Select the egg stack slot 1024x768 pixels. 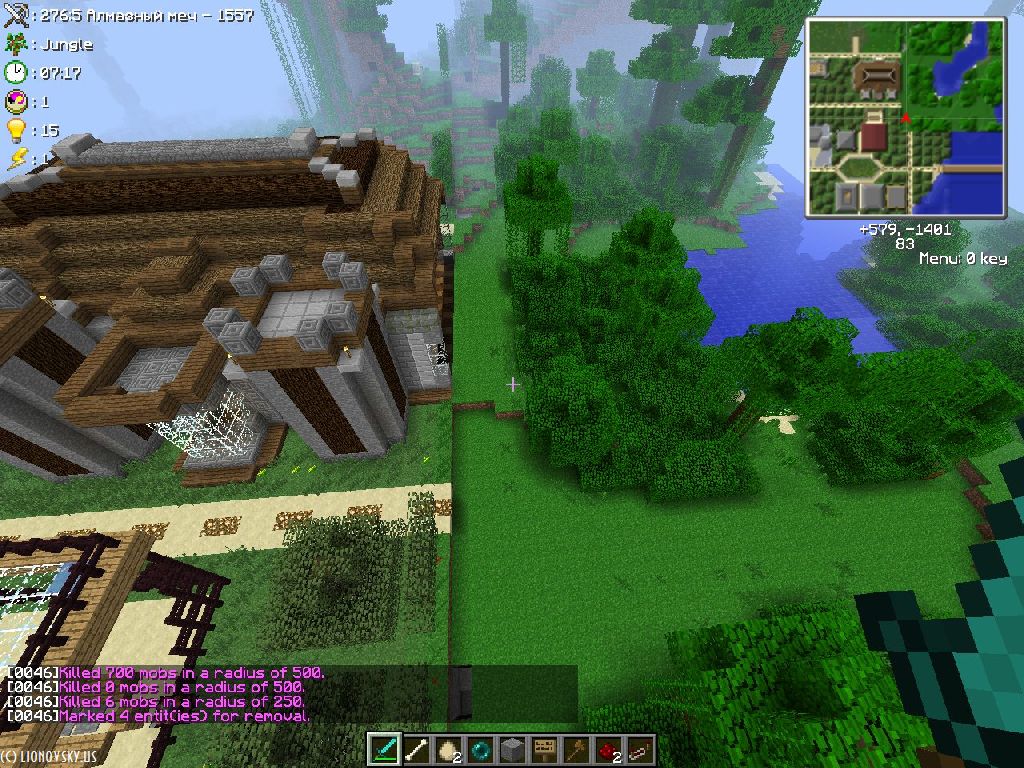(450, 749)
